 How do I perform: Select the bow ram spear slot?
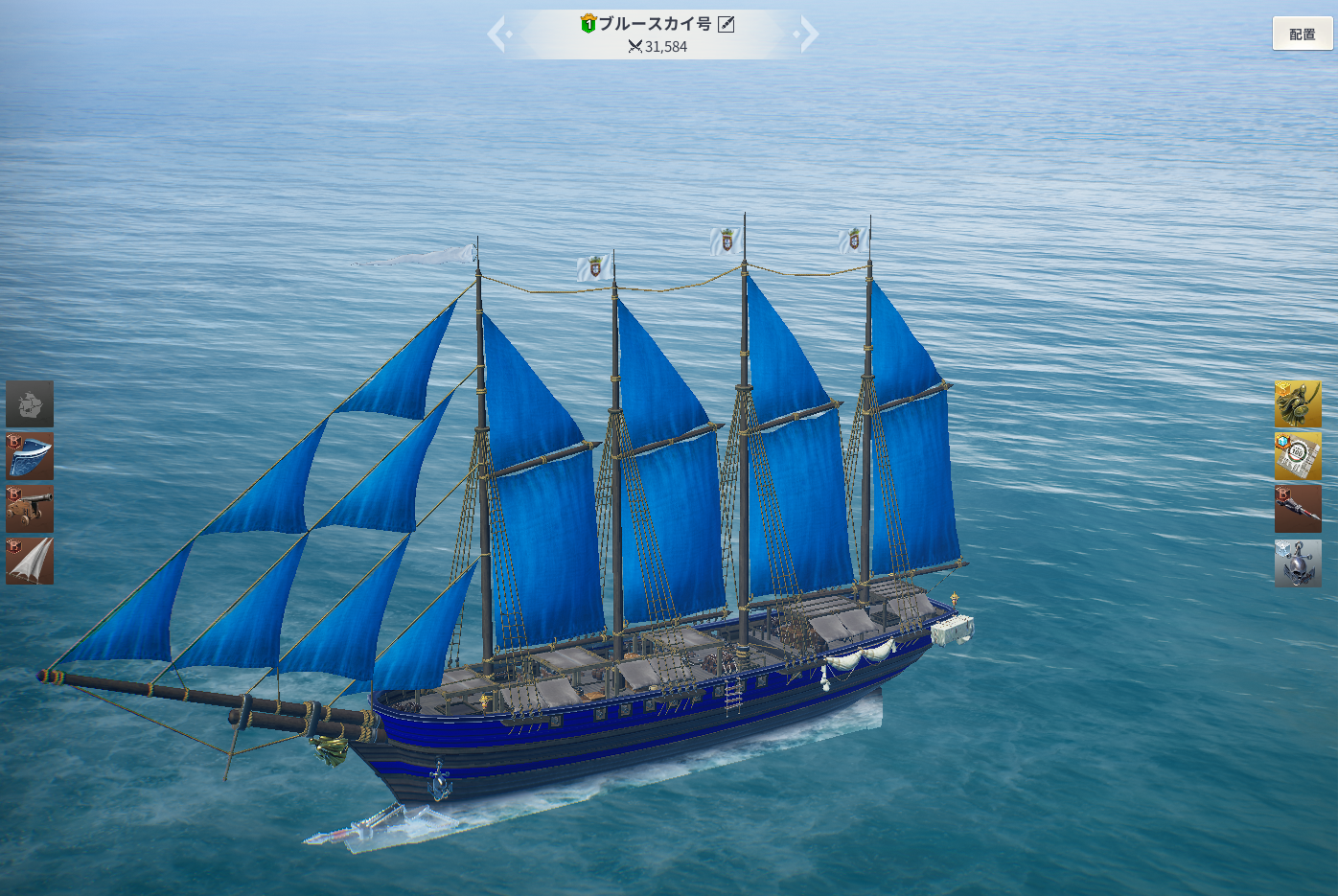coord(1298,509)
